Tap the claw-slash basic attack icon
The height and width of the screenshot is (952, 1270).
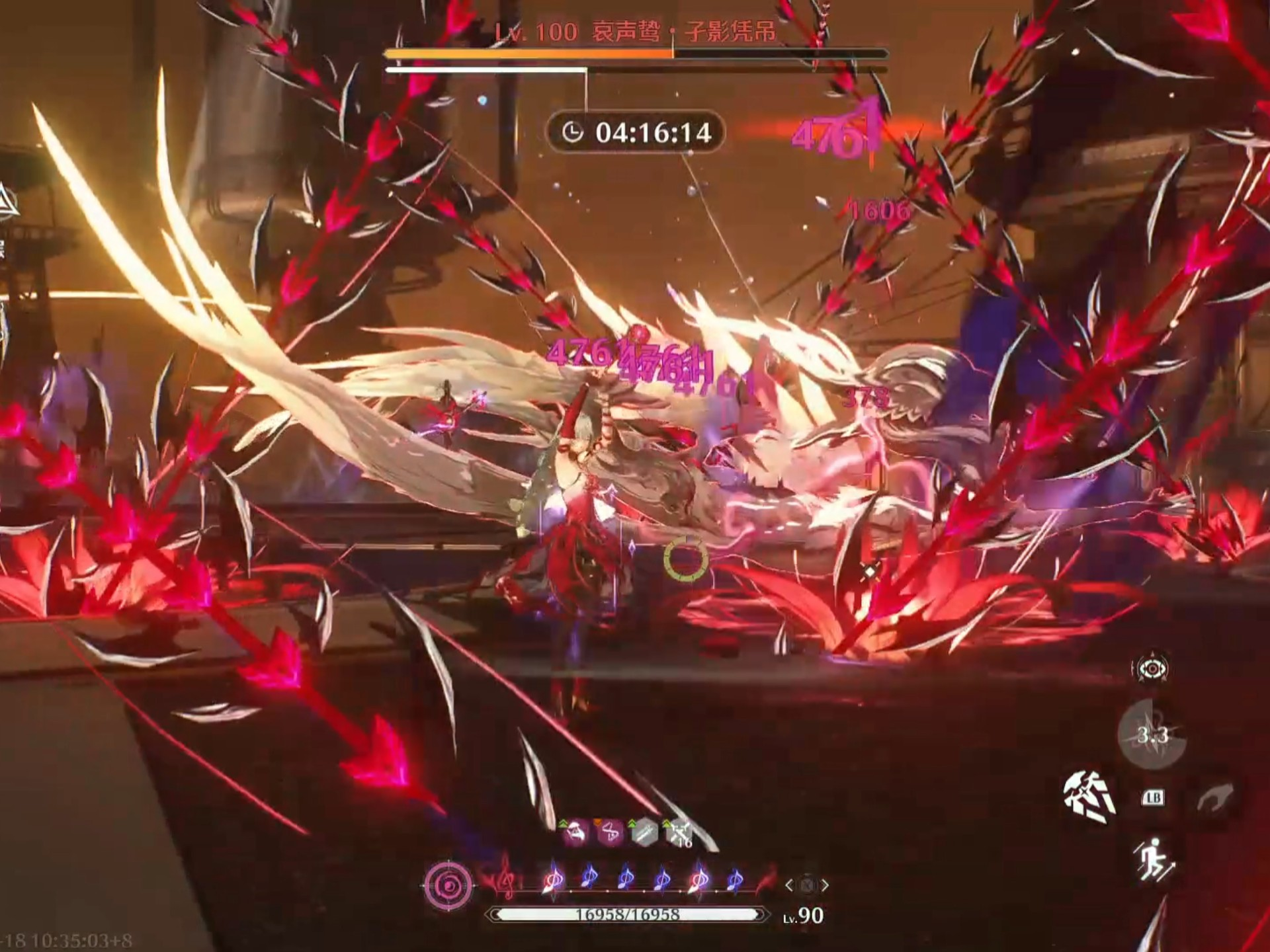click(x=1089, y=797)
